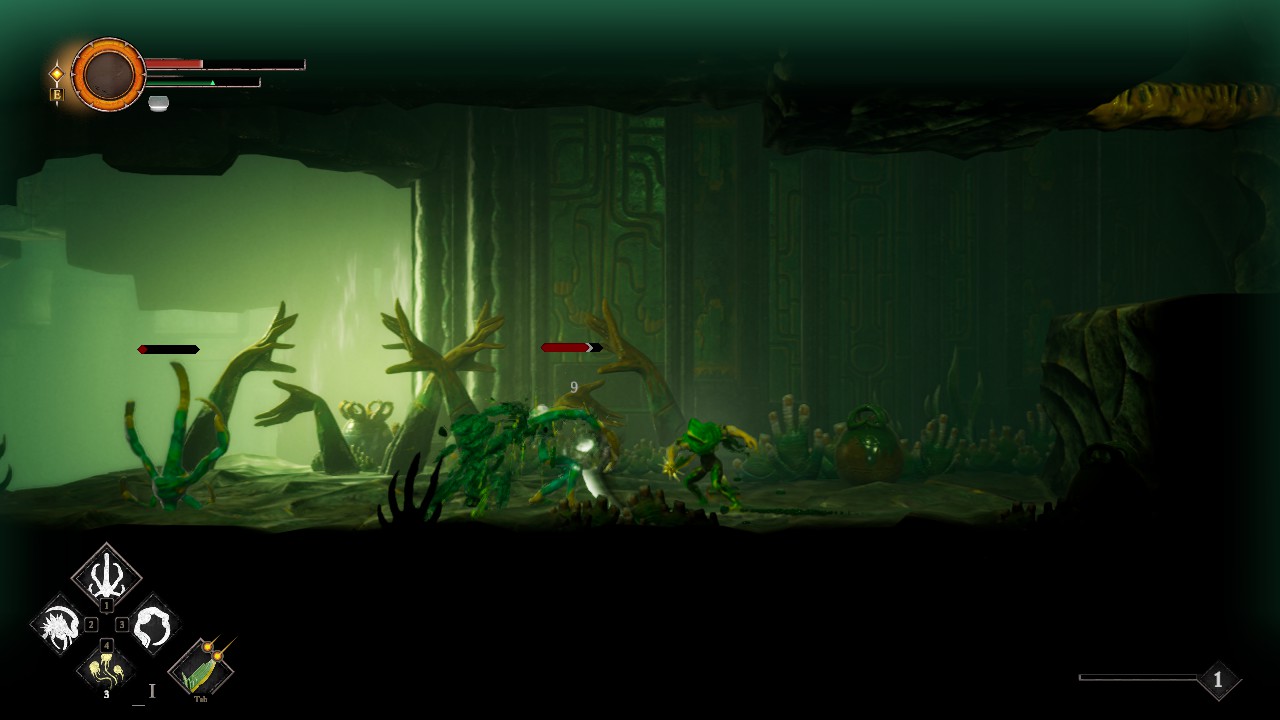The image size is (1280, 720).
Task: Click the diamond counter showing 1
Action: tap(1217, 680)
